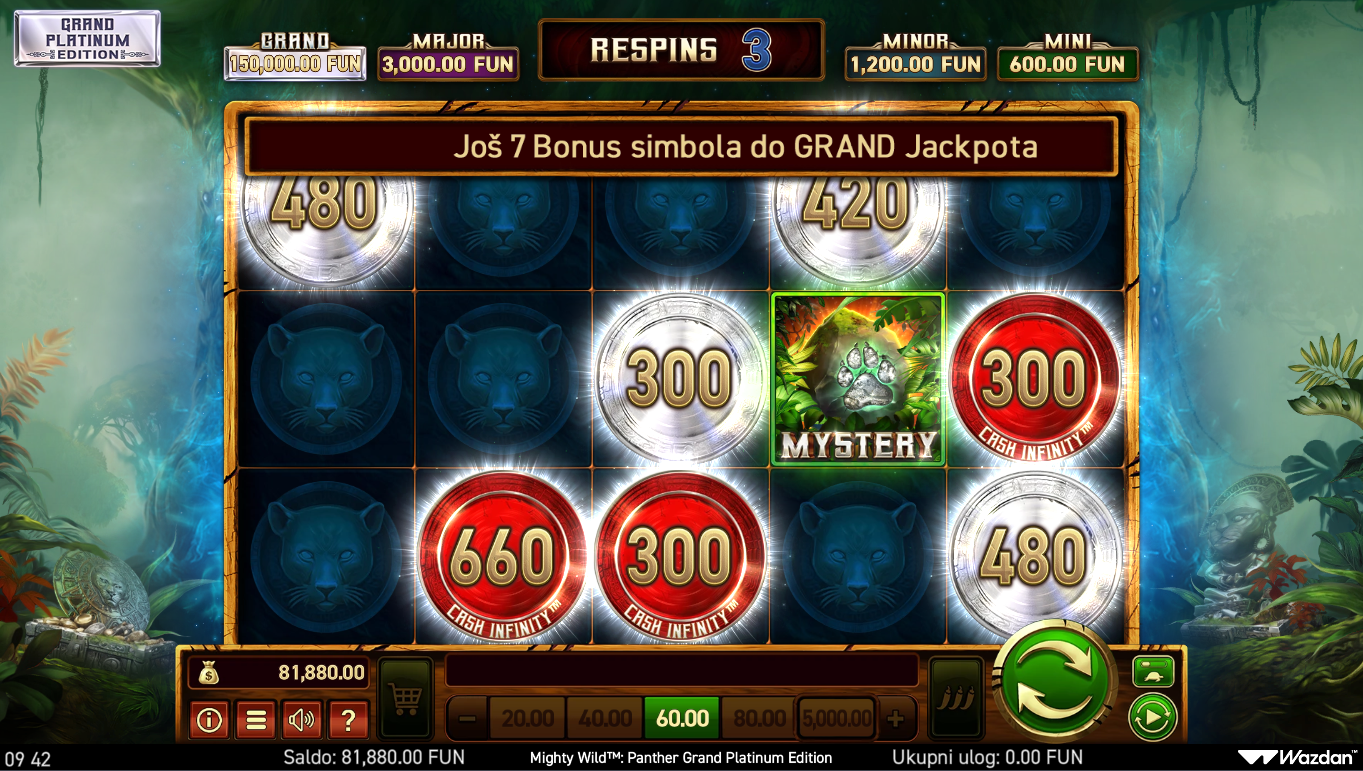The height and width of the screenshot is (771, 1363).
Task: Increase the bet with the plus button
Action: [x=895, y=718]
